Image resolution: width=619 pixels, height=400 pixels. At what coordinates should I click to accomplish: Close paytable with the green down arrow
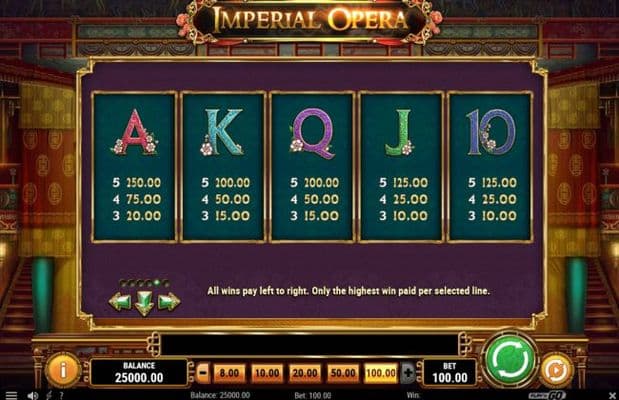tap(145, 304)
